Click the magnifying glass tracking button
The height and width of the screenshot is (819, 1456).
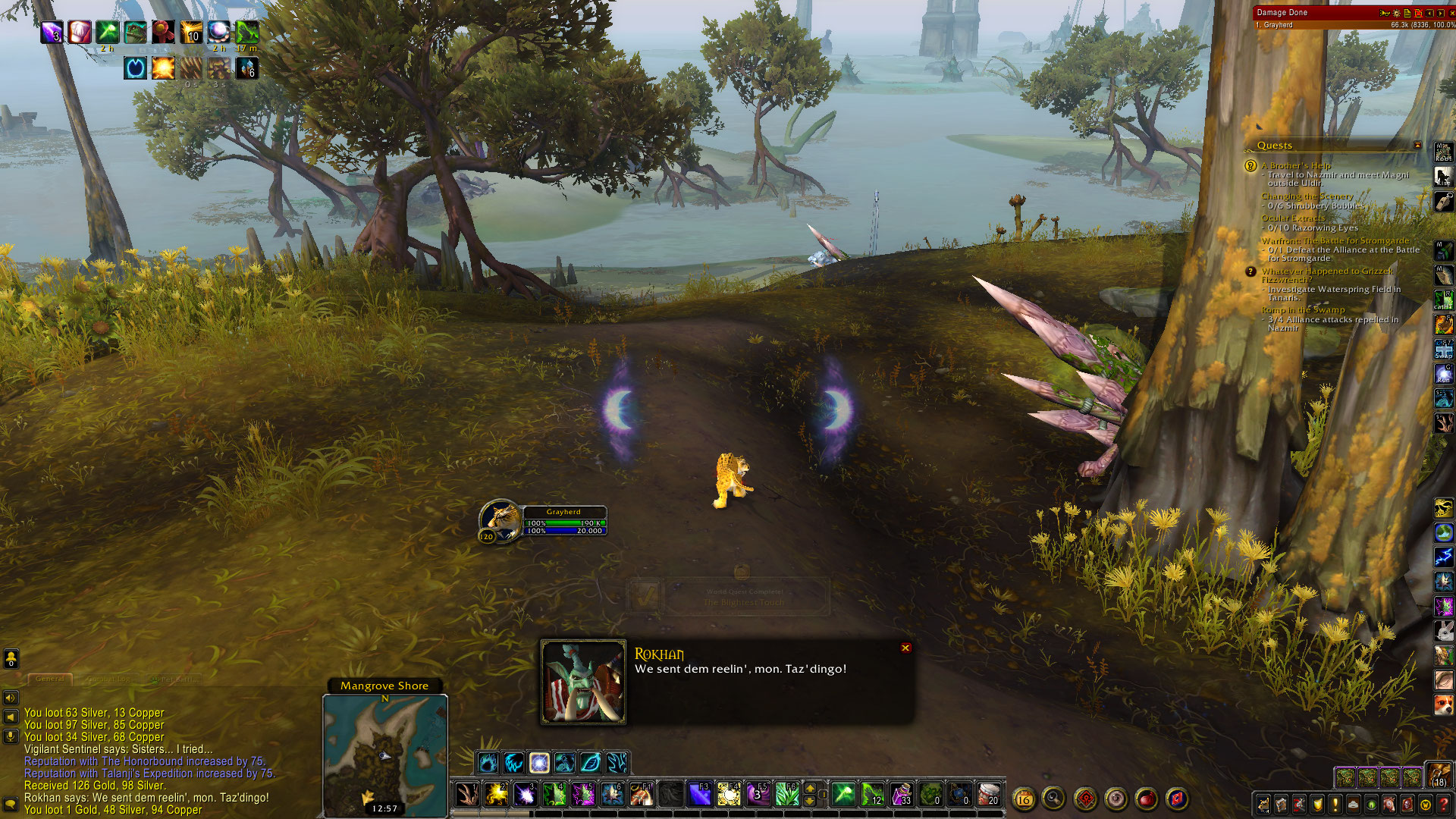(x=1053, y=798)
